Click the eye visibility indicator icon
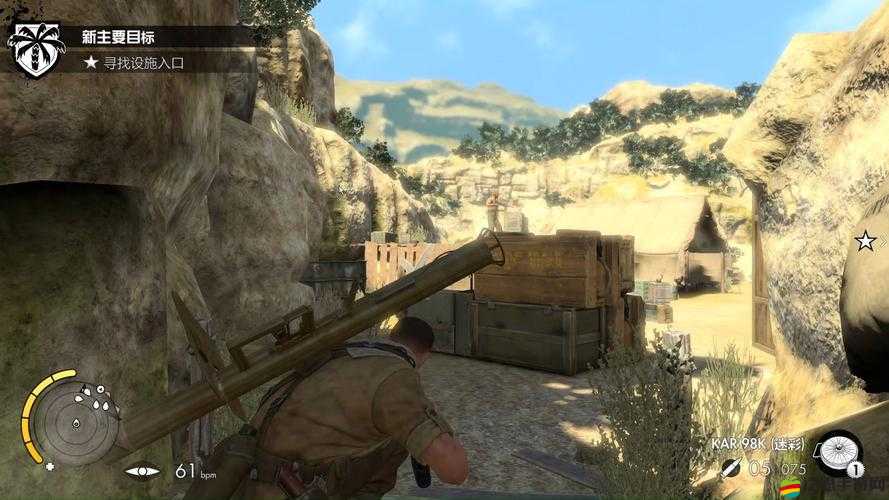Image resolution: width=889 pixels, height=500 pixels. [x=143, y=470]
